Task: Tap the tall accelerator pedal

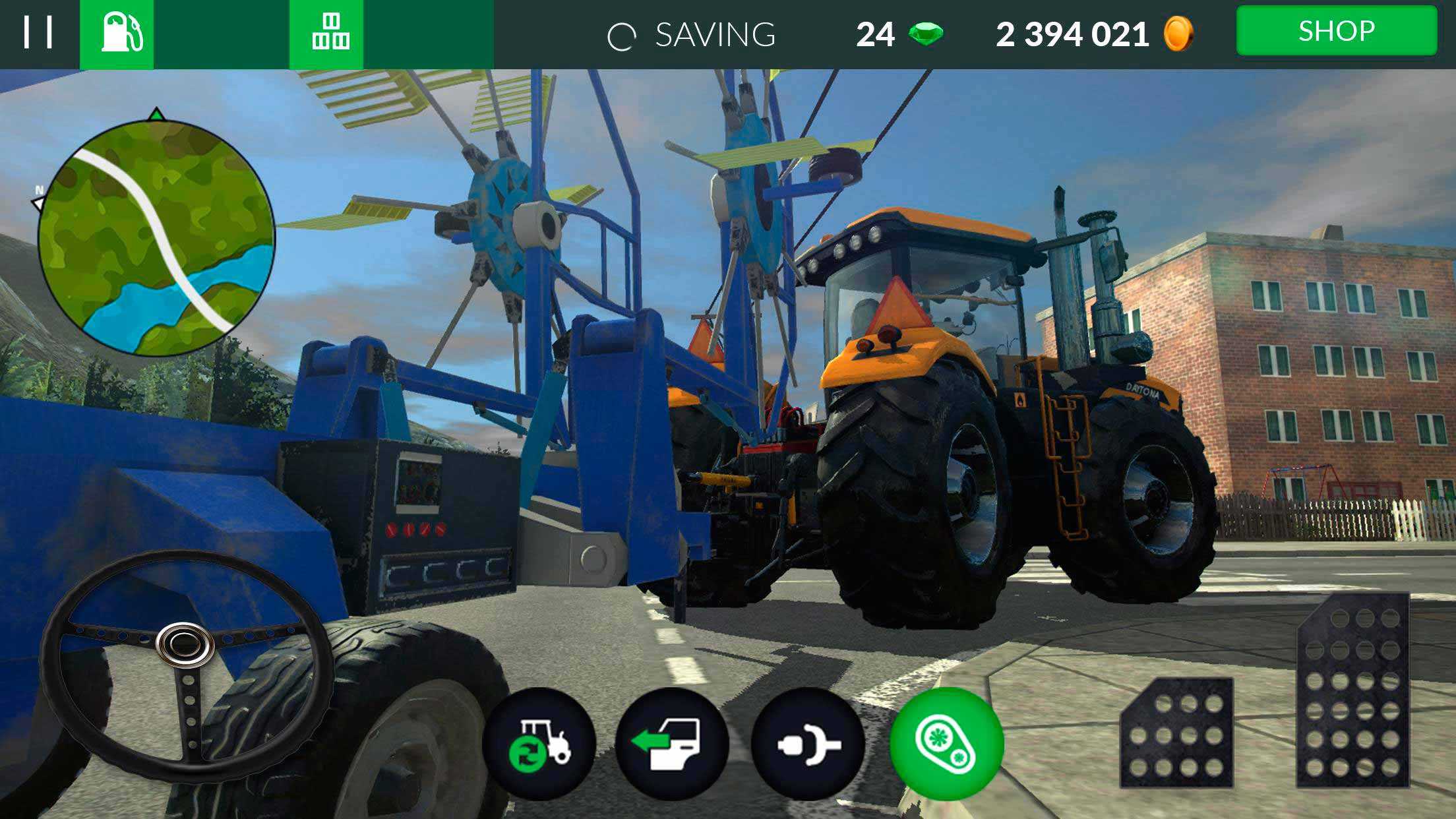Action: tap(1352, 691)
